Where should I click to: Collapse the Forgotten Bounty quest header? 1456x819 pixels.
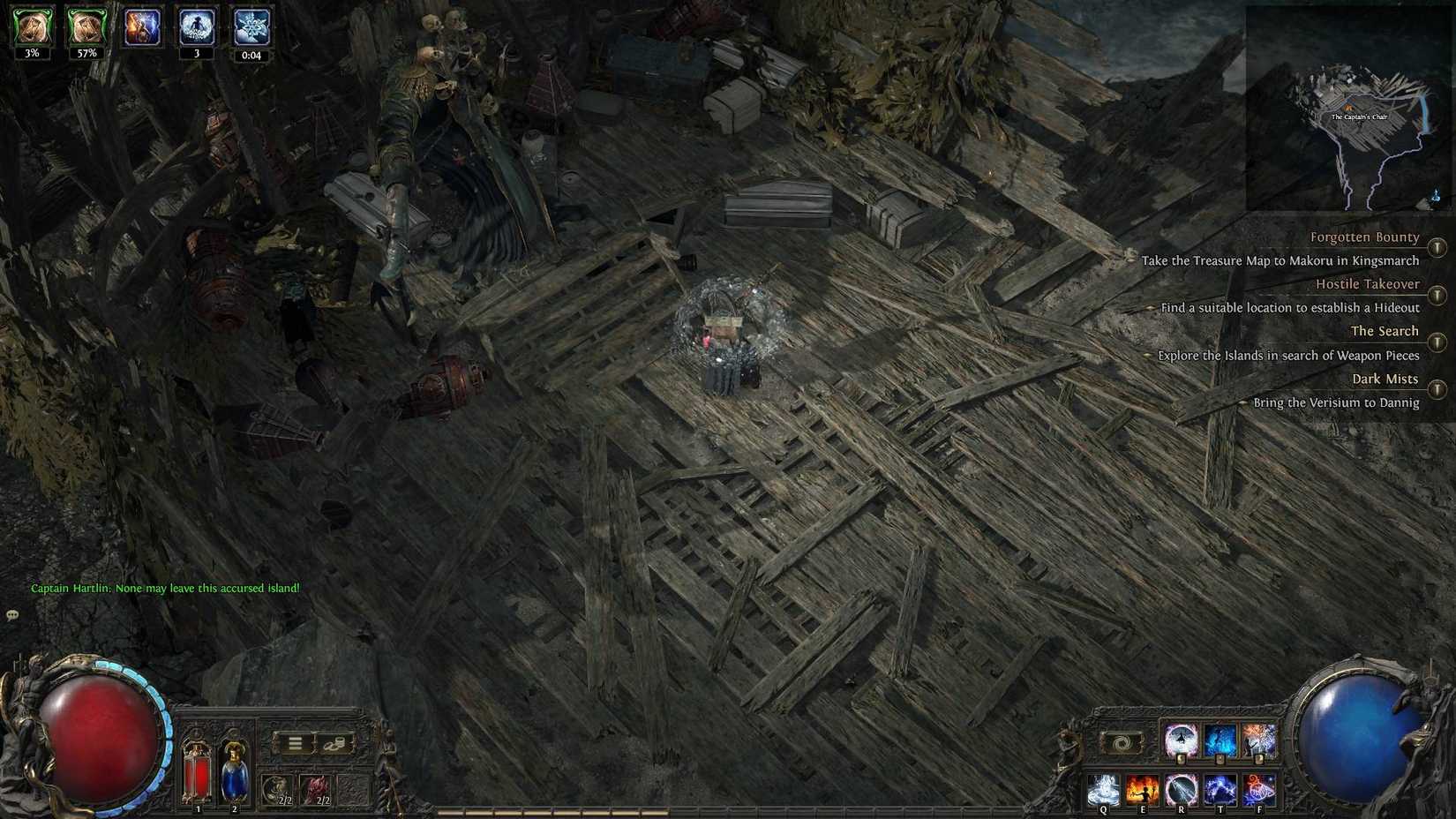click(1365, 237)
